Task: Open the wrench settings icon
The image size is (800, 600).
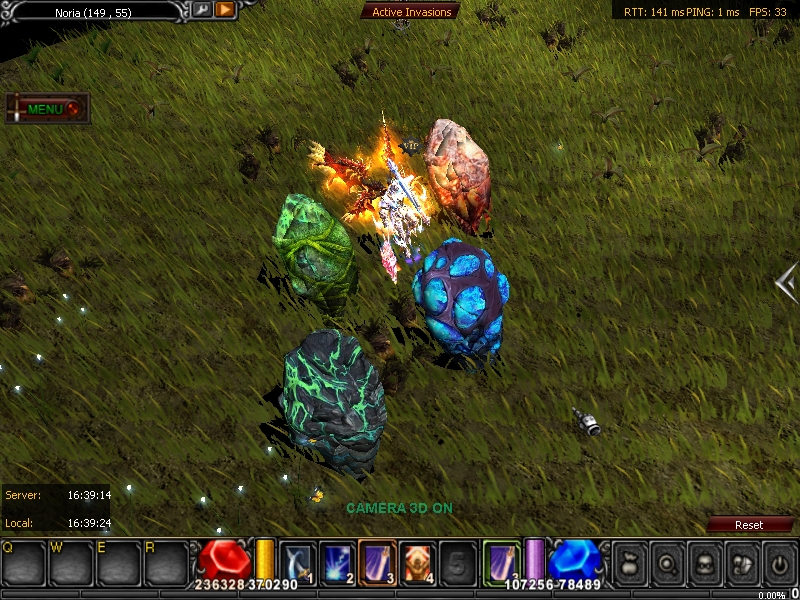Action: pos(201,10)
